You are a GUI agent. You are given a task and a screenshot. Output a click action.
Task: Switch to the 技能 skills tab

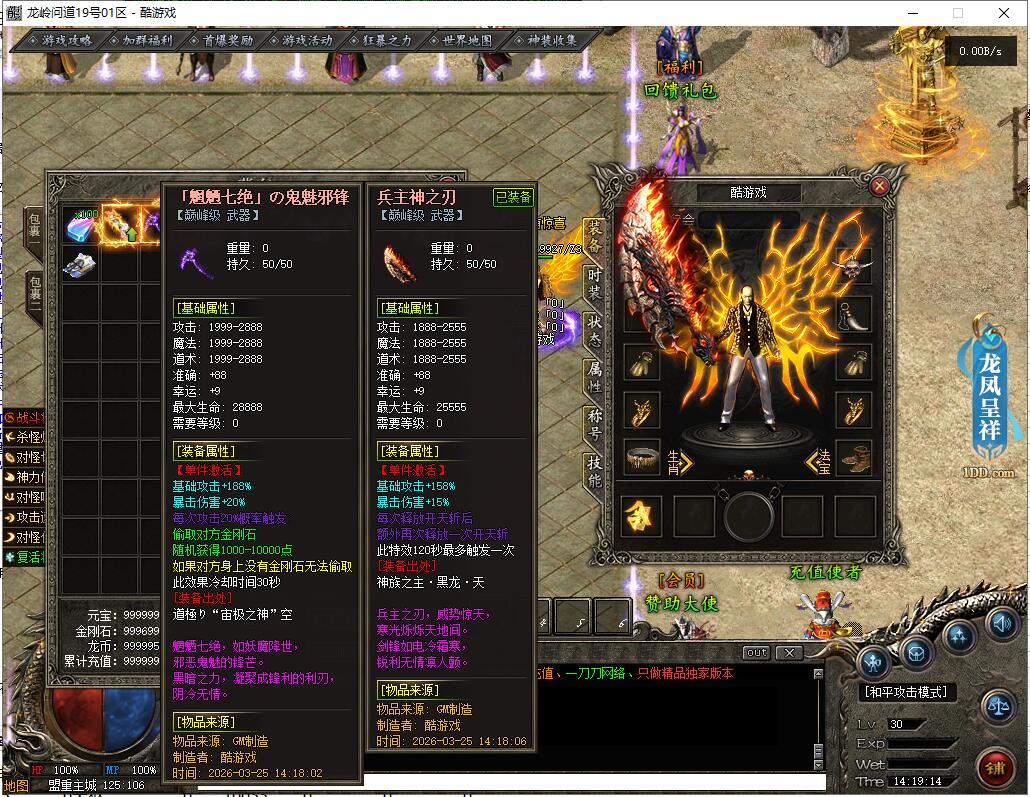tap(595, 471)
